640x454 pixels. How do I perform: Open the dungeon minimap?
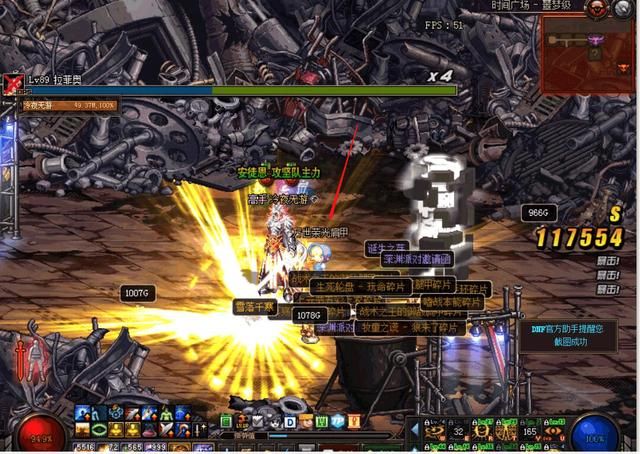click(590, 48)
